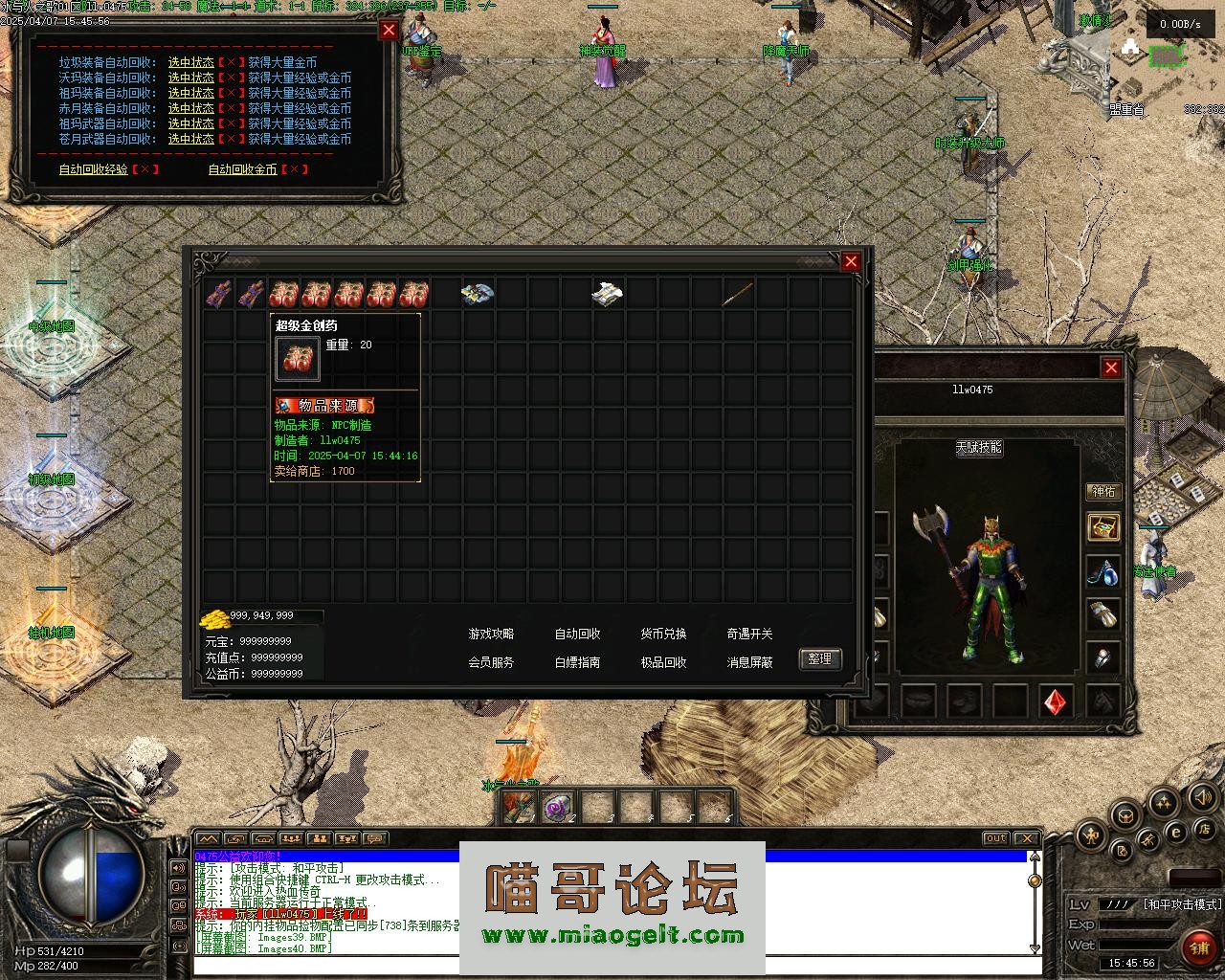Click the 神佑 button on character panel

tap(1103, 492)
